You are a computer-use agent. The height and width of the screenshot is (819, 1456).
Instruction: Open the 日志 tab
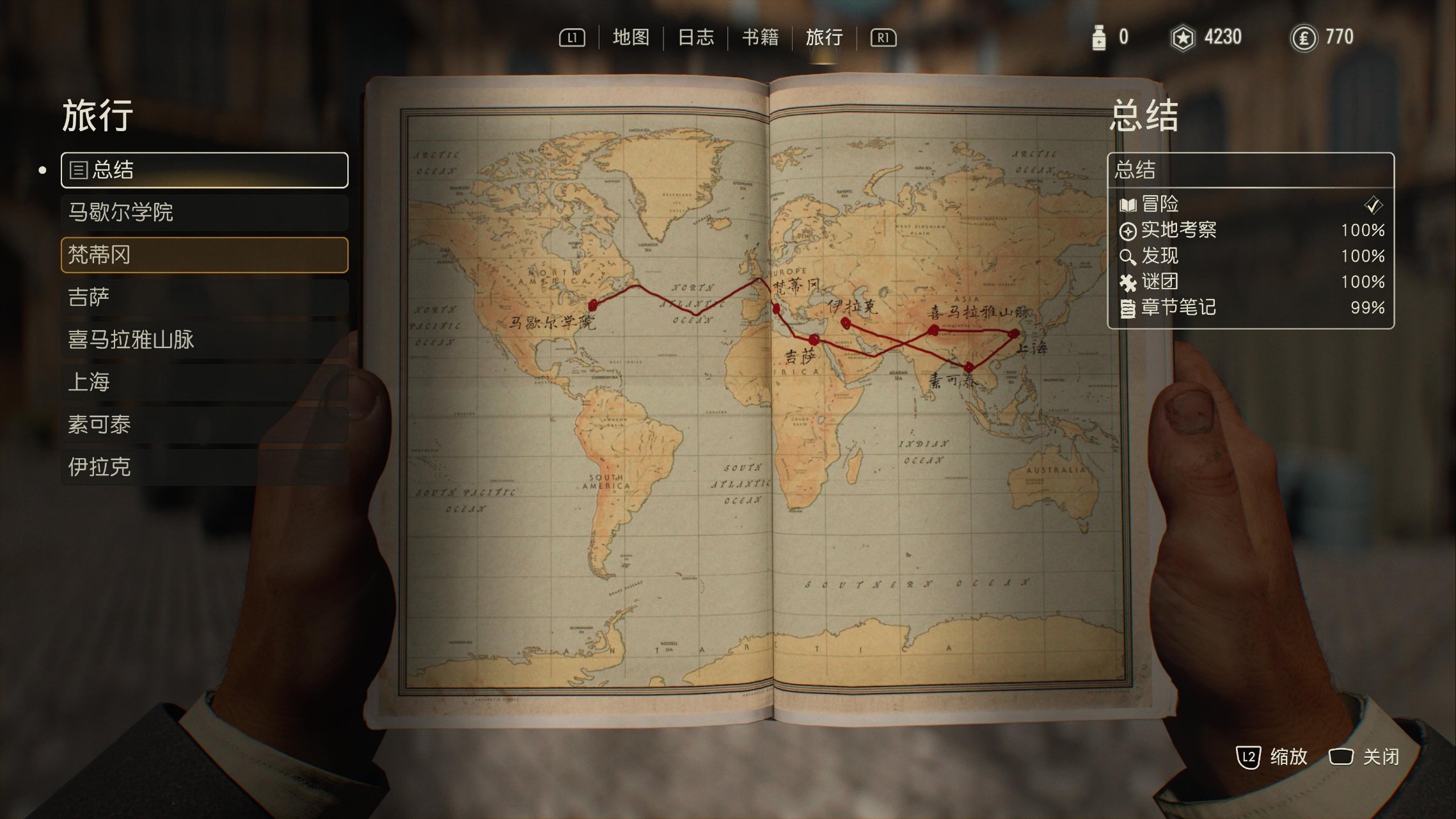695,38
